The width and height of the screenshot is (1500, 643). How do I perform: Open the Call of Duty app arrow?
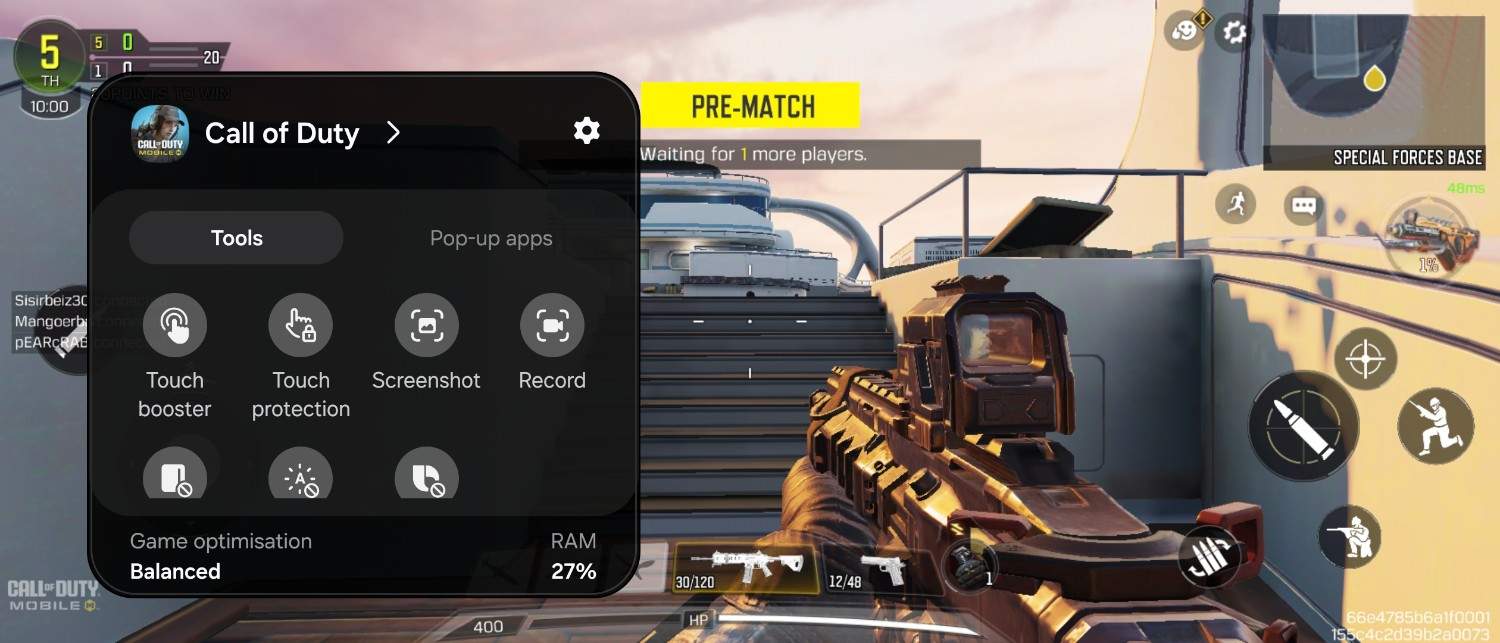393,133
